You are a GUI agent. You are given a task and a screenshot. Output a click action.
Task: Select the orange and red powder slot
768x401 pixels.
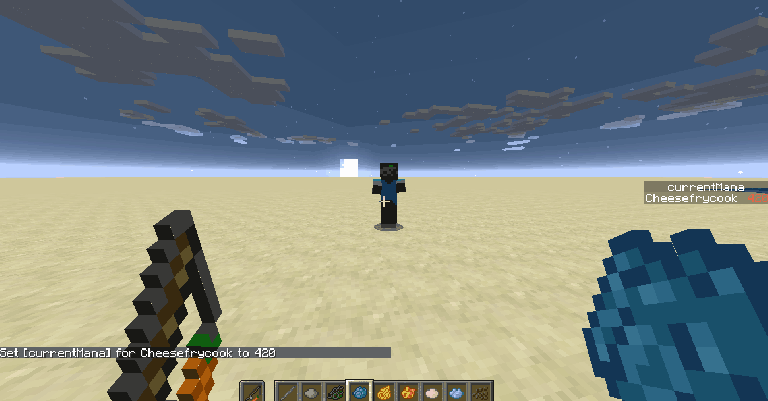(407, 392)
